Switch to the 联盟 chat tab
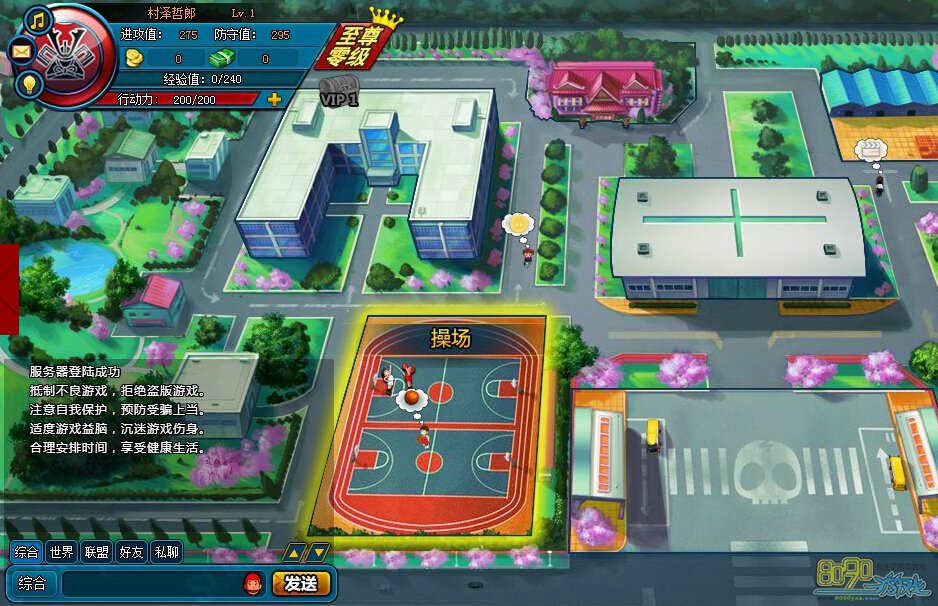938x606 pixels. tap(97, 551)
